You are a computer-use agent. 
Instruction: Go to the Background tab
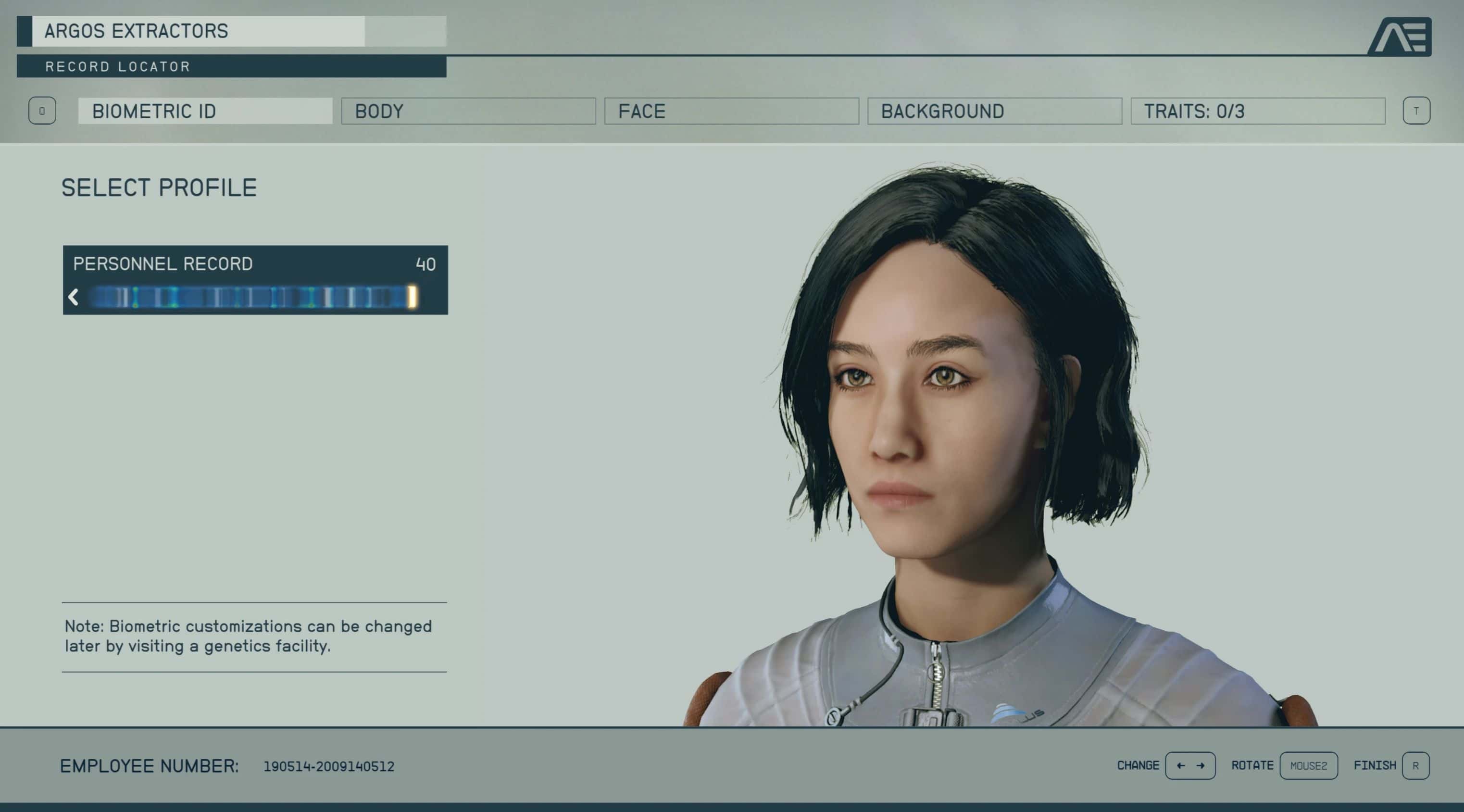click(x=994, y=112)
